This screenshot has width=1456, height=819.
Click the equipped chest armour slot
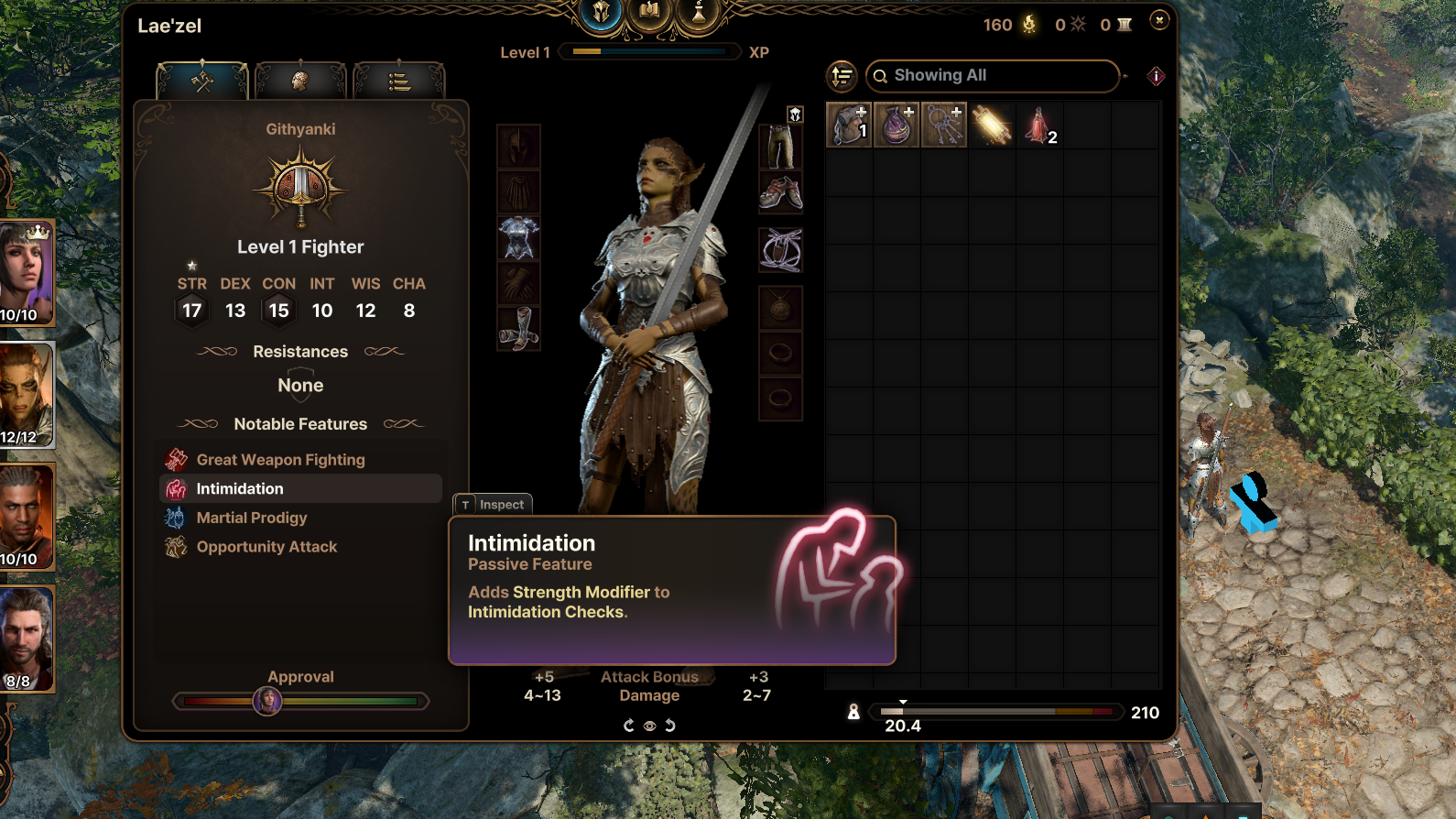[518, 238]
